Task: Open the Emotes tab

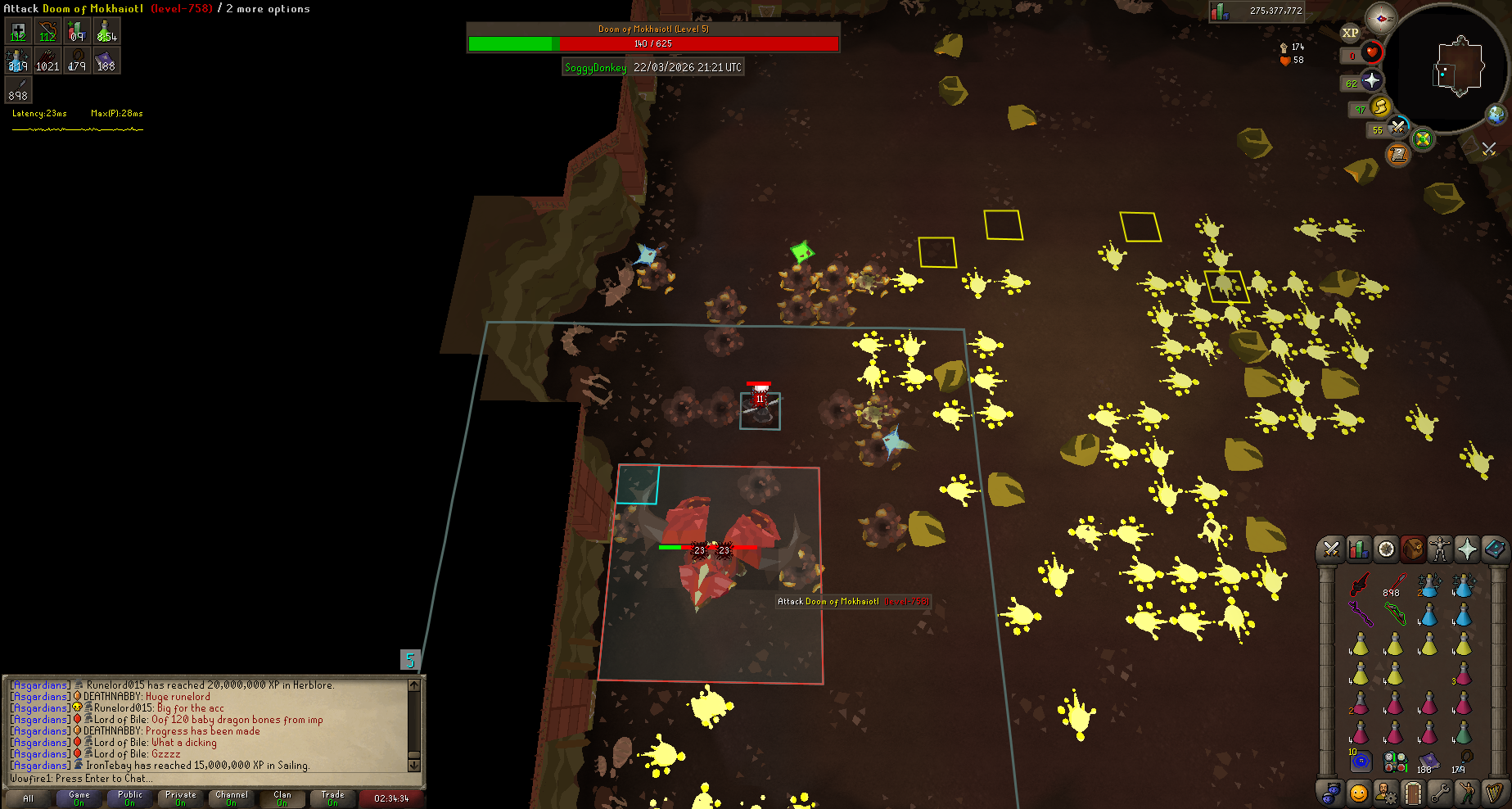Action: click(x=1467, y=793)
